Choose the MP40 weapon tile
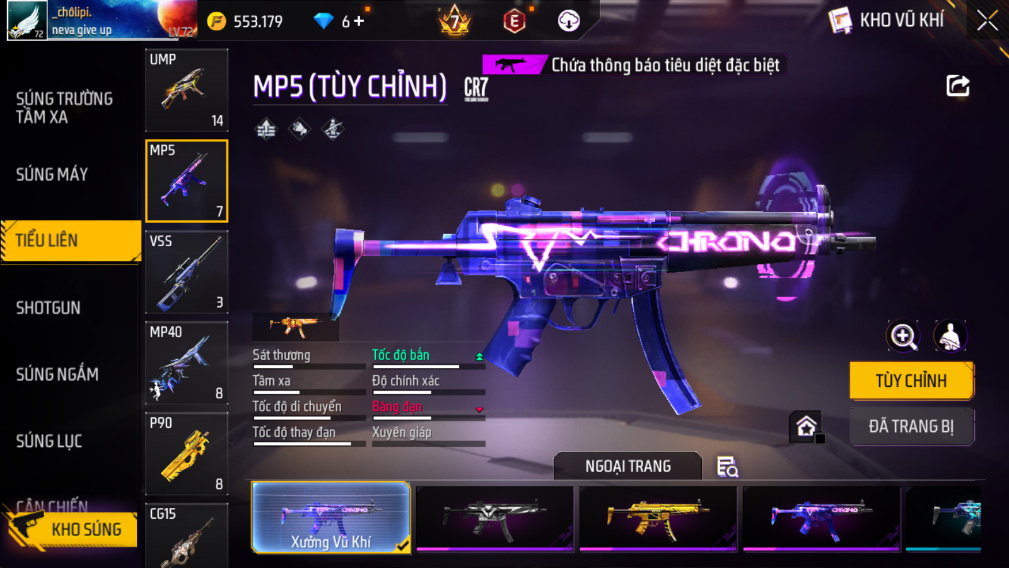 click(x=187, y=363)
